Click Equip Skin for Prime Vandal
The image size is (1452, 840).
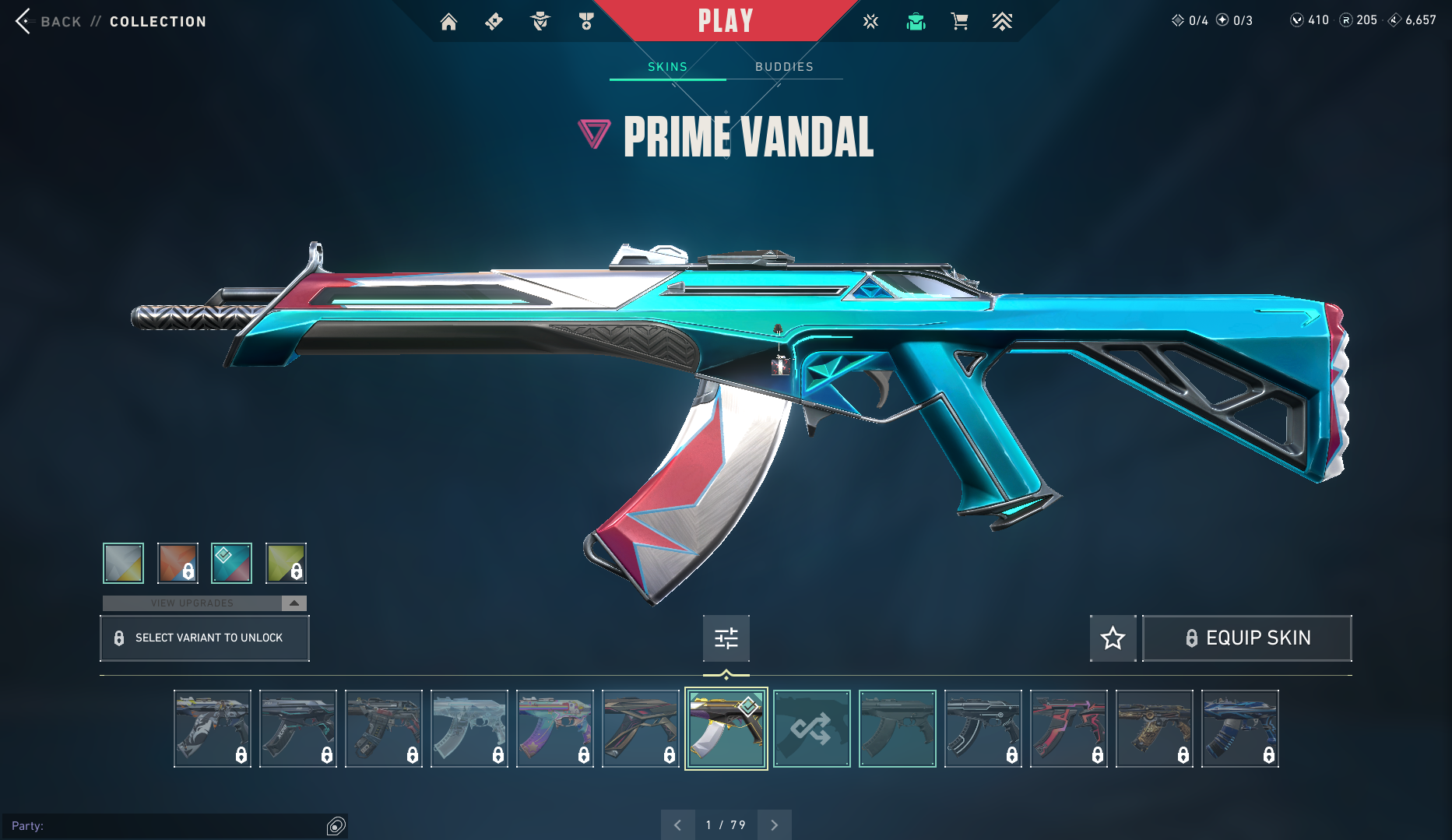pyautogui.click(x=1246, y=638)
